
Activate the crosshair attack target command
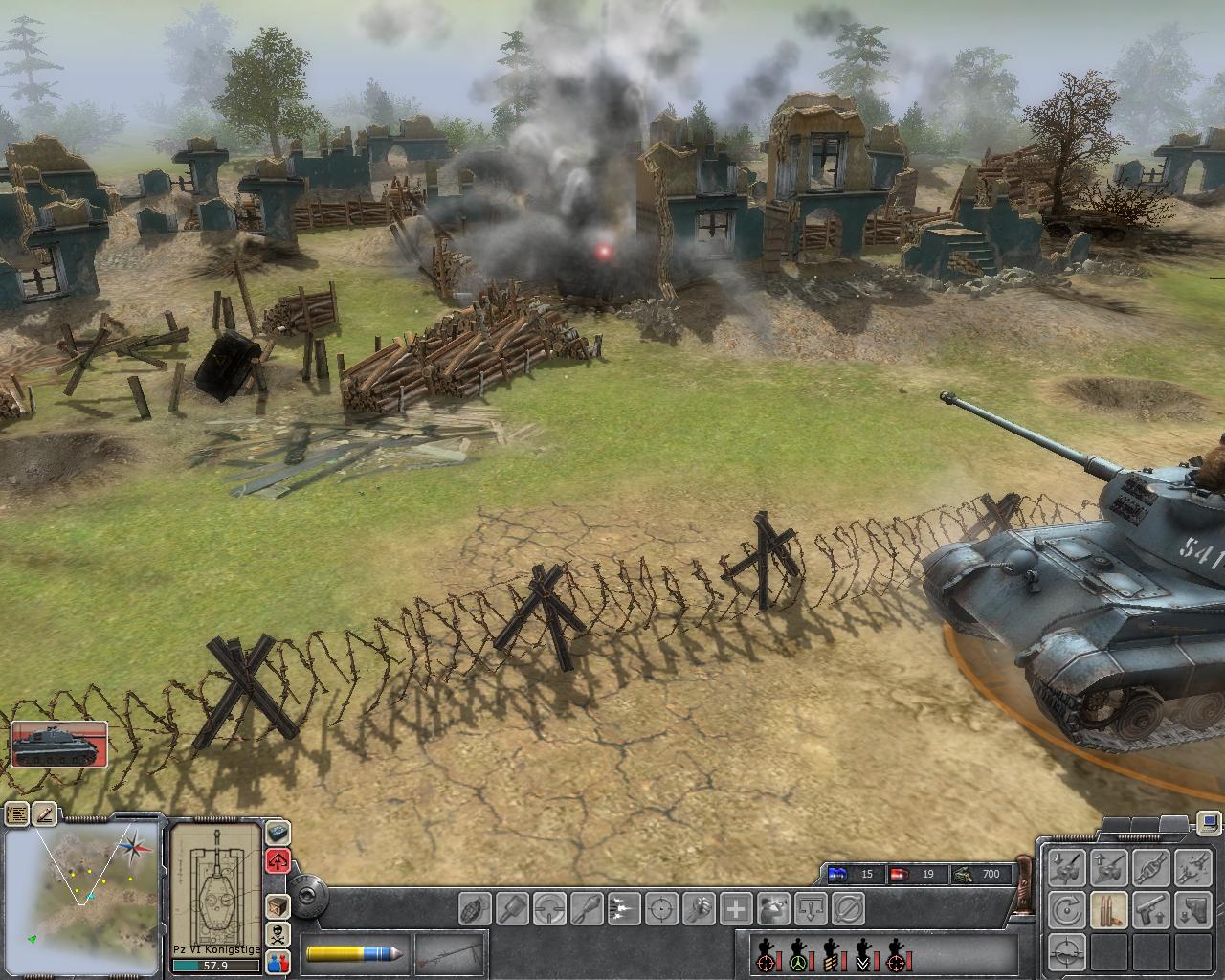coord(660,906)
